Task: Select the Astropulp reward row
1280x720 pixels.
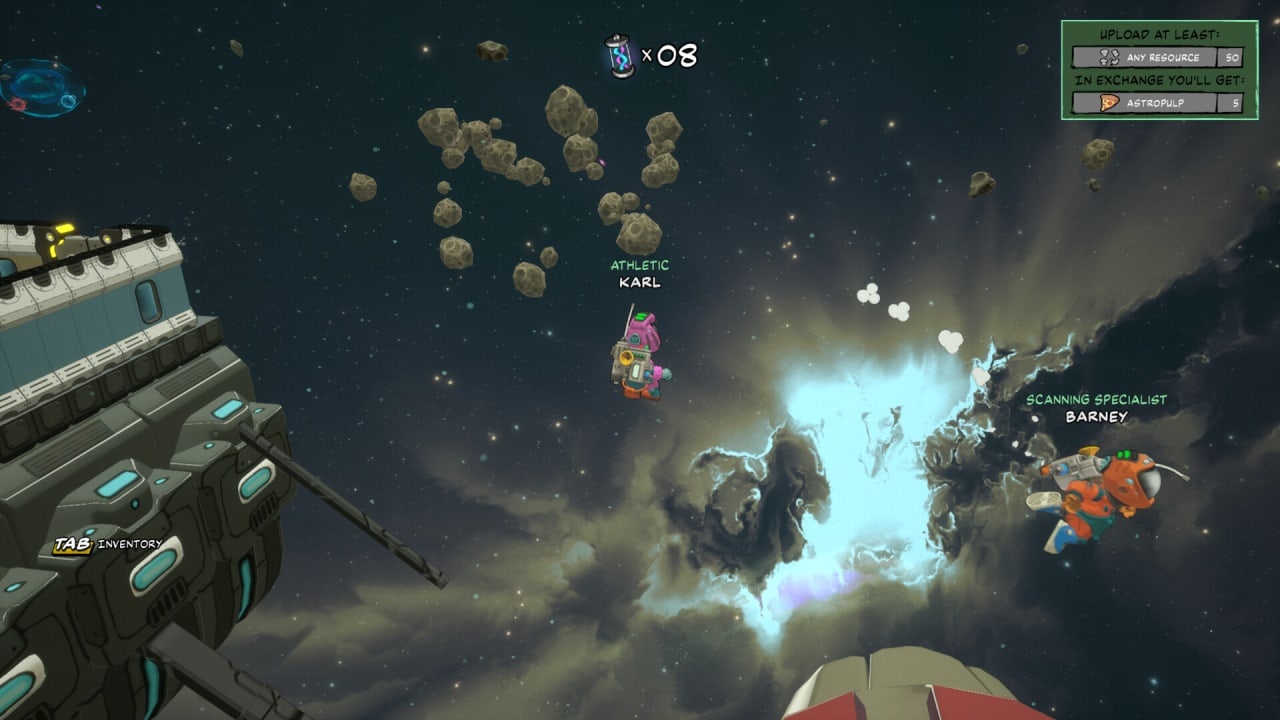Action: pyautogui.click(x=1157, y=103)
